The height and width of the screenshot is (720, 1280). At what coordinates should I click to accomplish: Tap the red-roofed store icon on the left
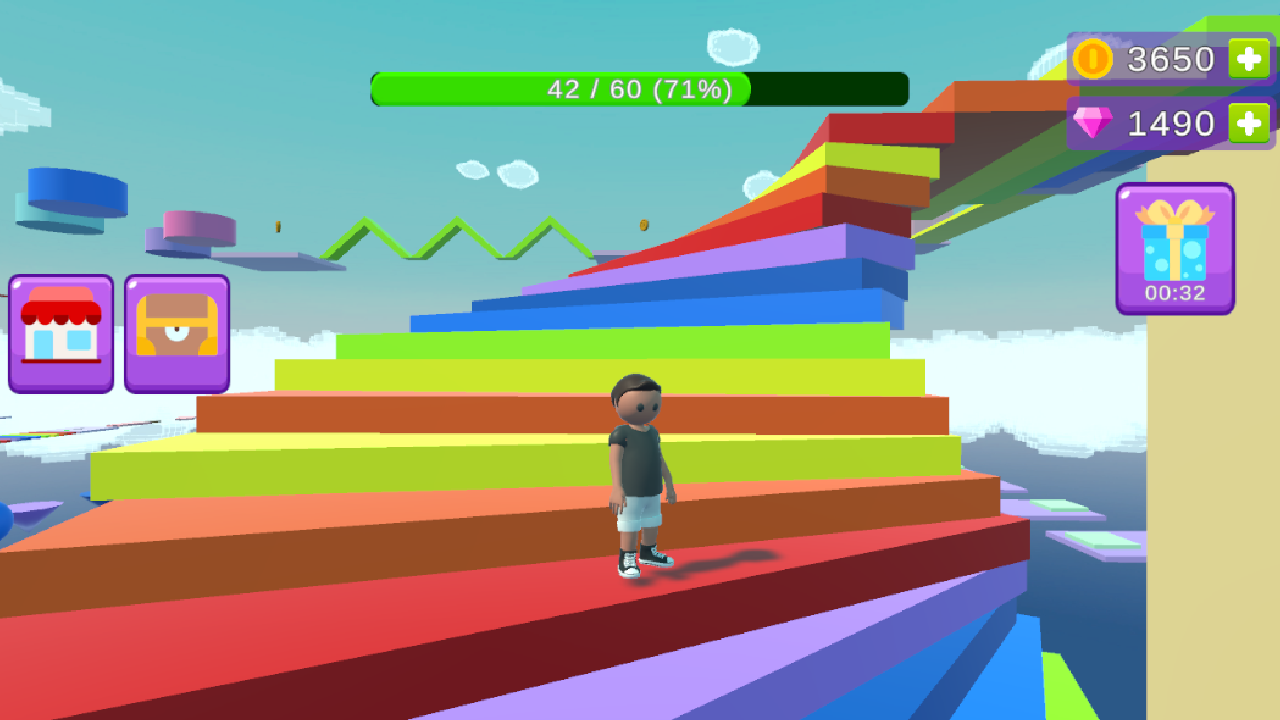[x=60, y=333]
